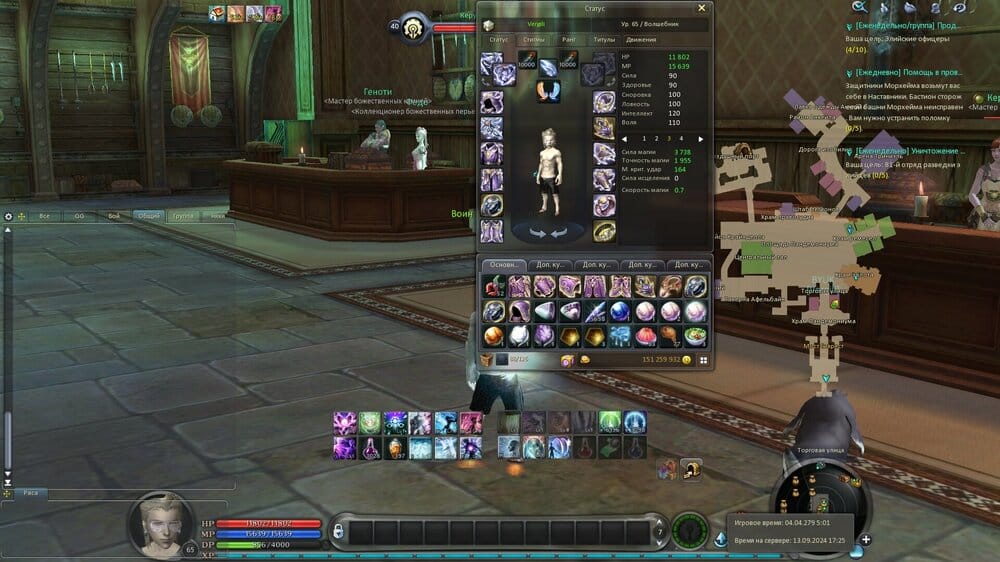Viewport: 1000px width, 562px height.
Task: Open the Основн. inventory tab
Action: click(x=502, y=264)
